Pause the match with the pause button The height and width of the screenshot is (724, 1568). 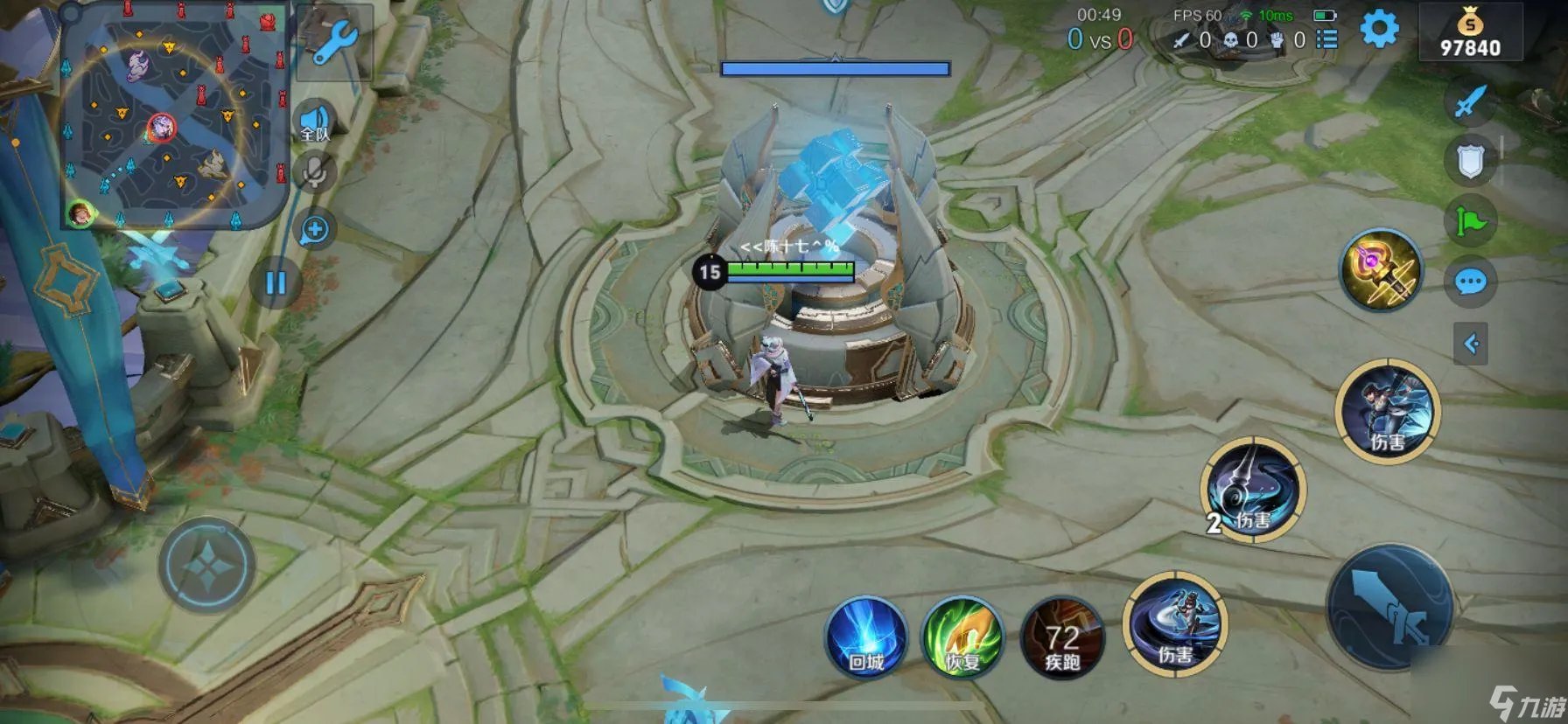276,282
